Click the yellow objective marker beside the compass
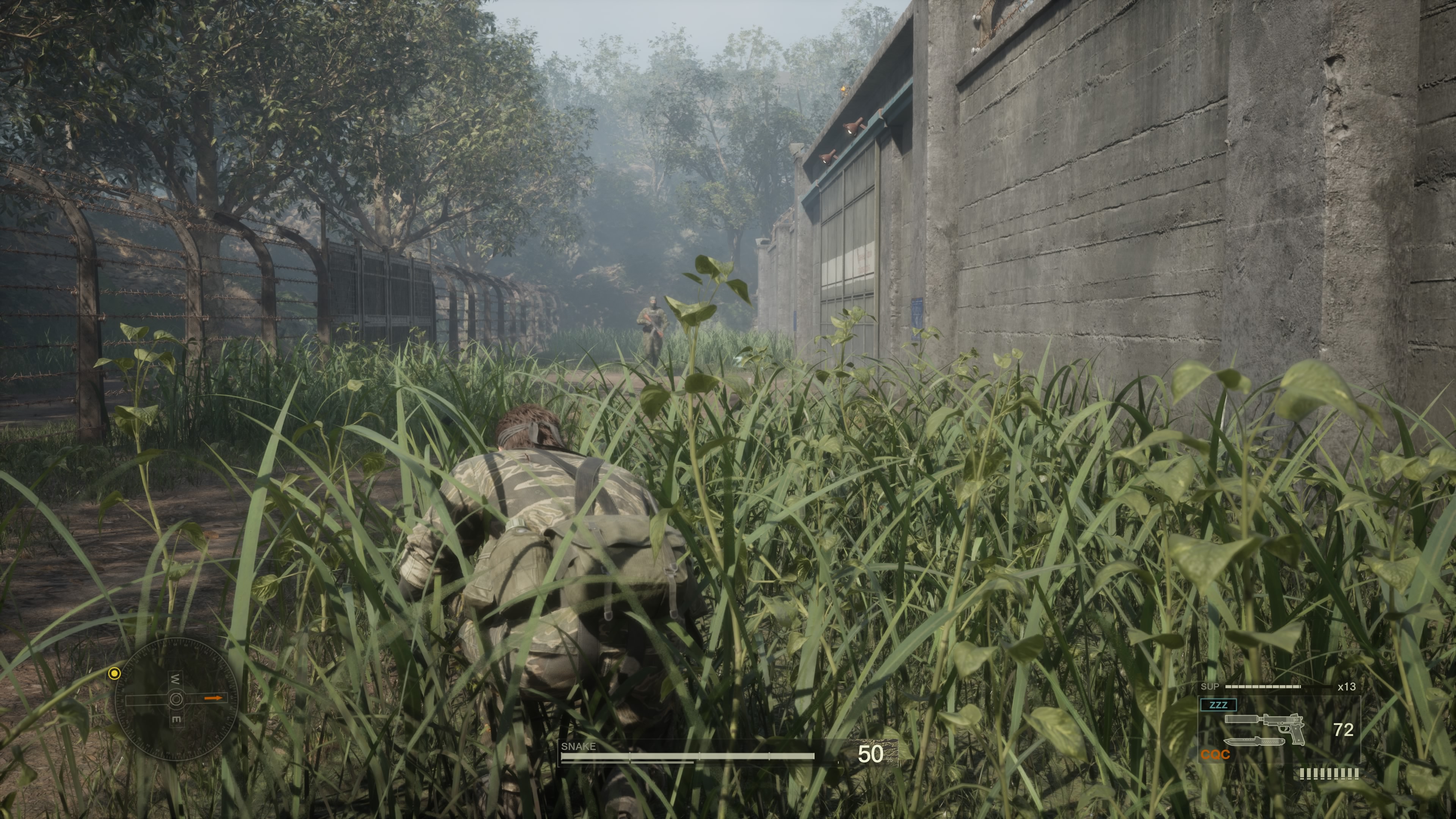 (115, 673)
